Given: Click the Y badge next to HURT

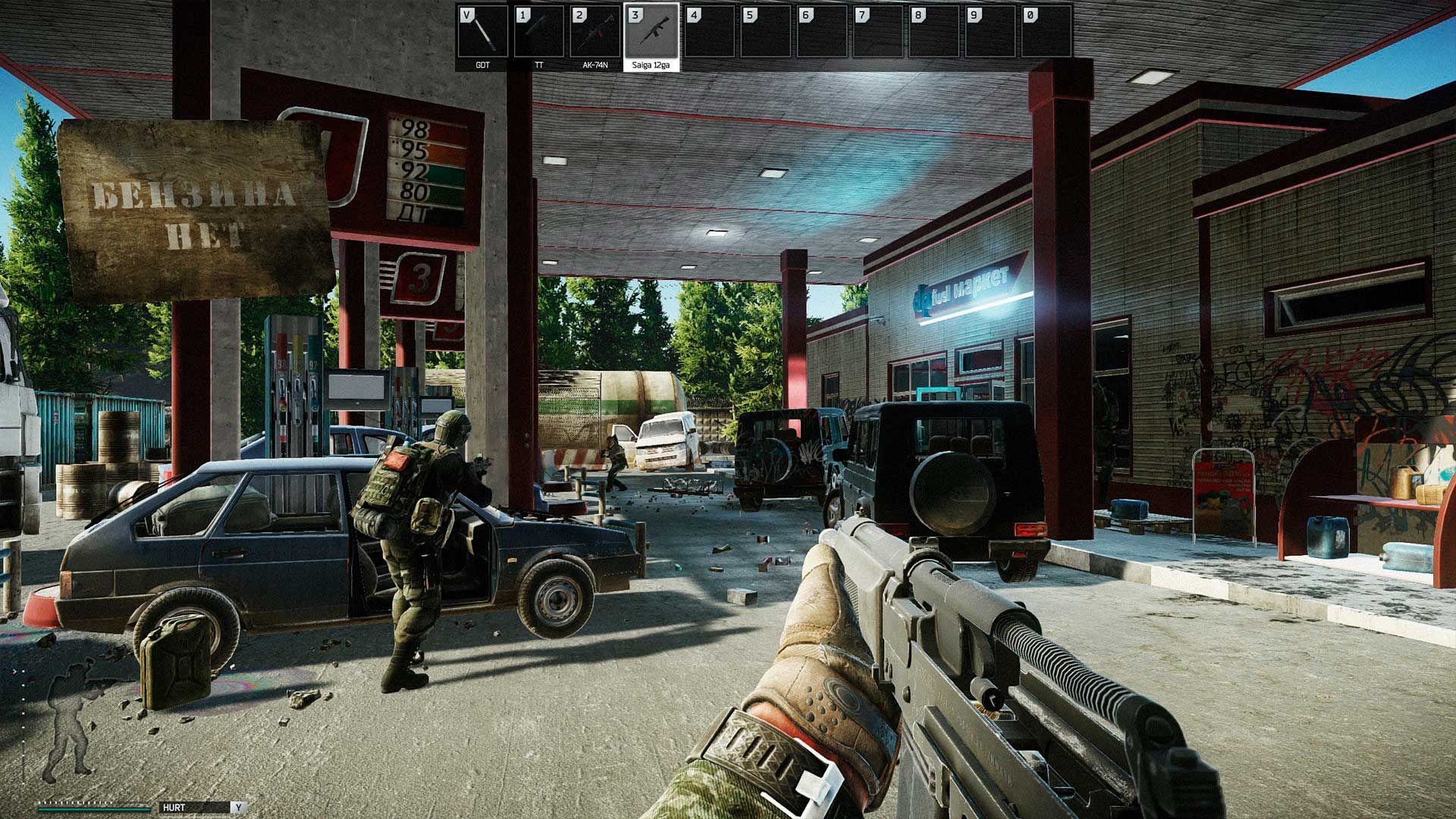Looking at the screenshot, I should point(239,807).
